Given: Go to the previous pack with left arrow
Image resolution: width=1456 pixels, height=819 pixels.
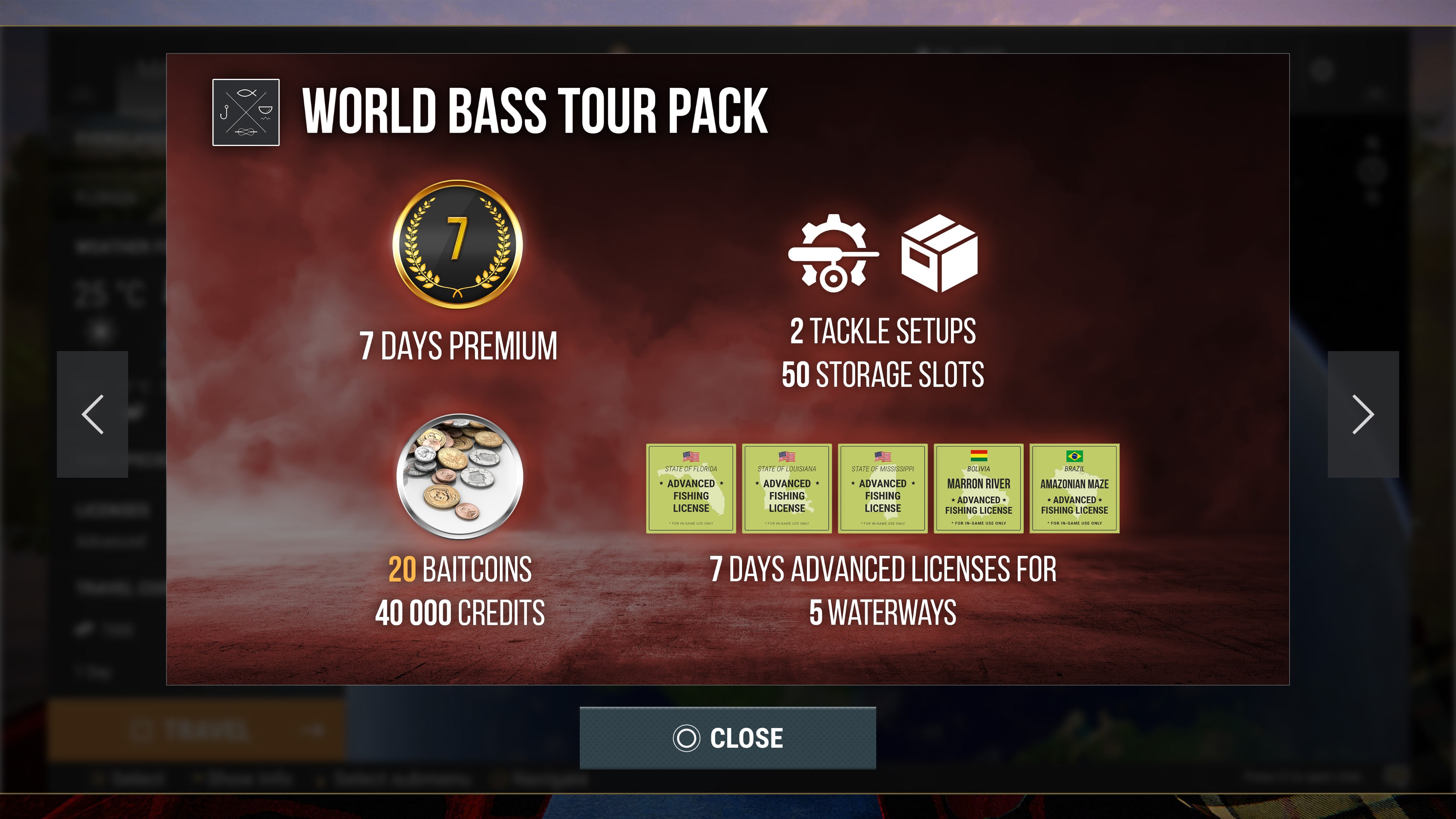Looking at the screenshot, I should (x=92, y=414).
